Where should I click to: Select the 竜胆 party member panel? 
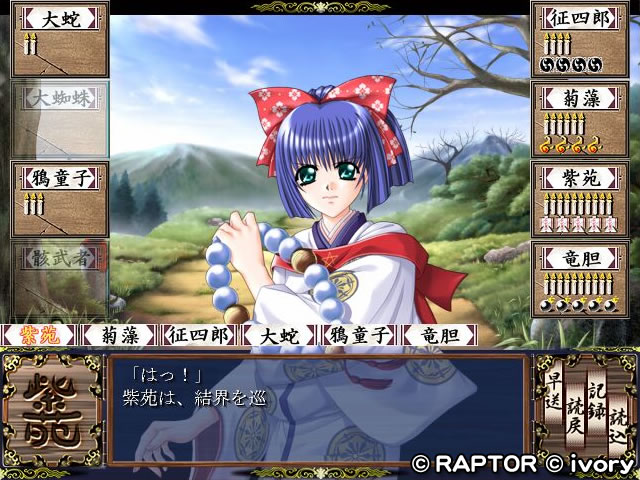pos(579,277)
